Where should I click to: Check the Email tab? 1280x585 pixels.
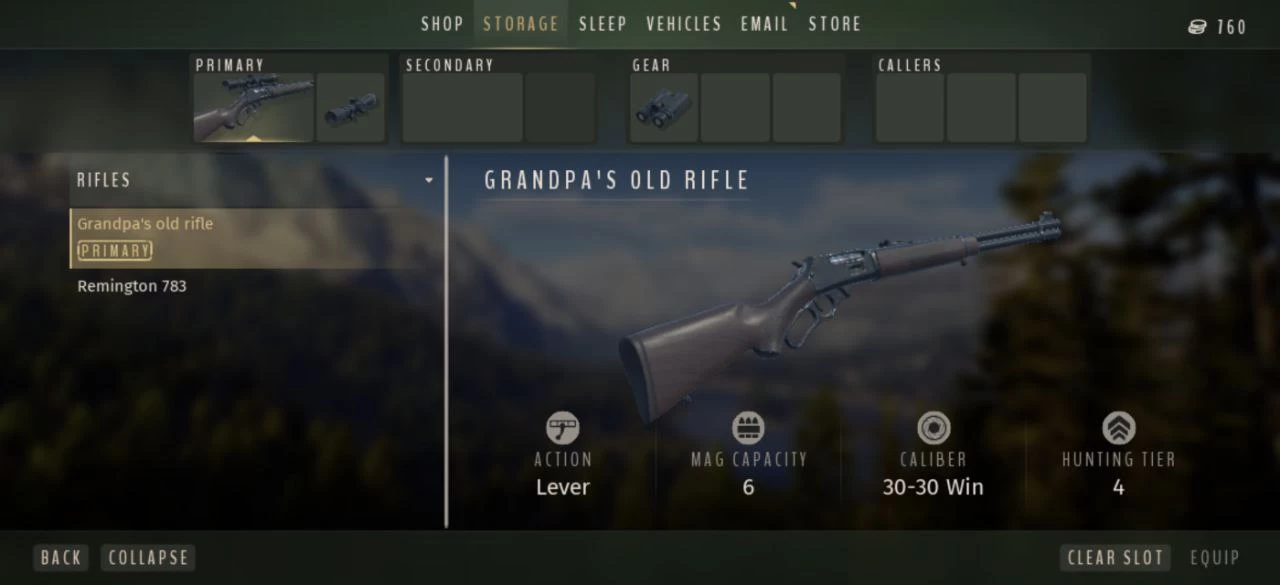pyautogui.click(x=765, y=24)
